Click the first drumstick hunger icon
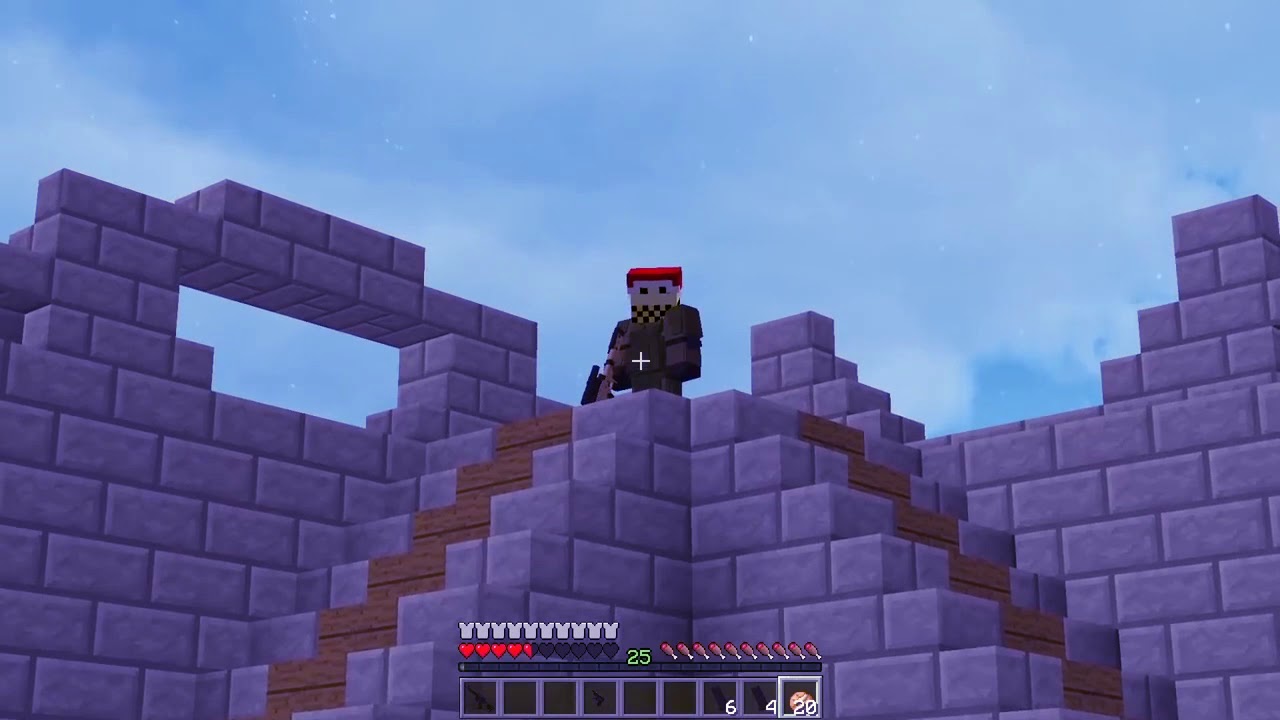 pos(668,649)
